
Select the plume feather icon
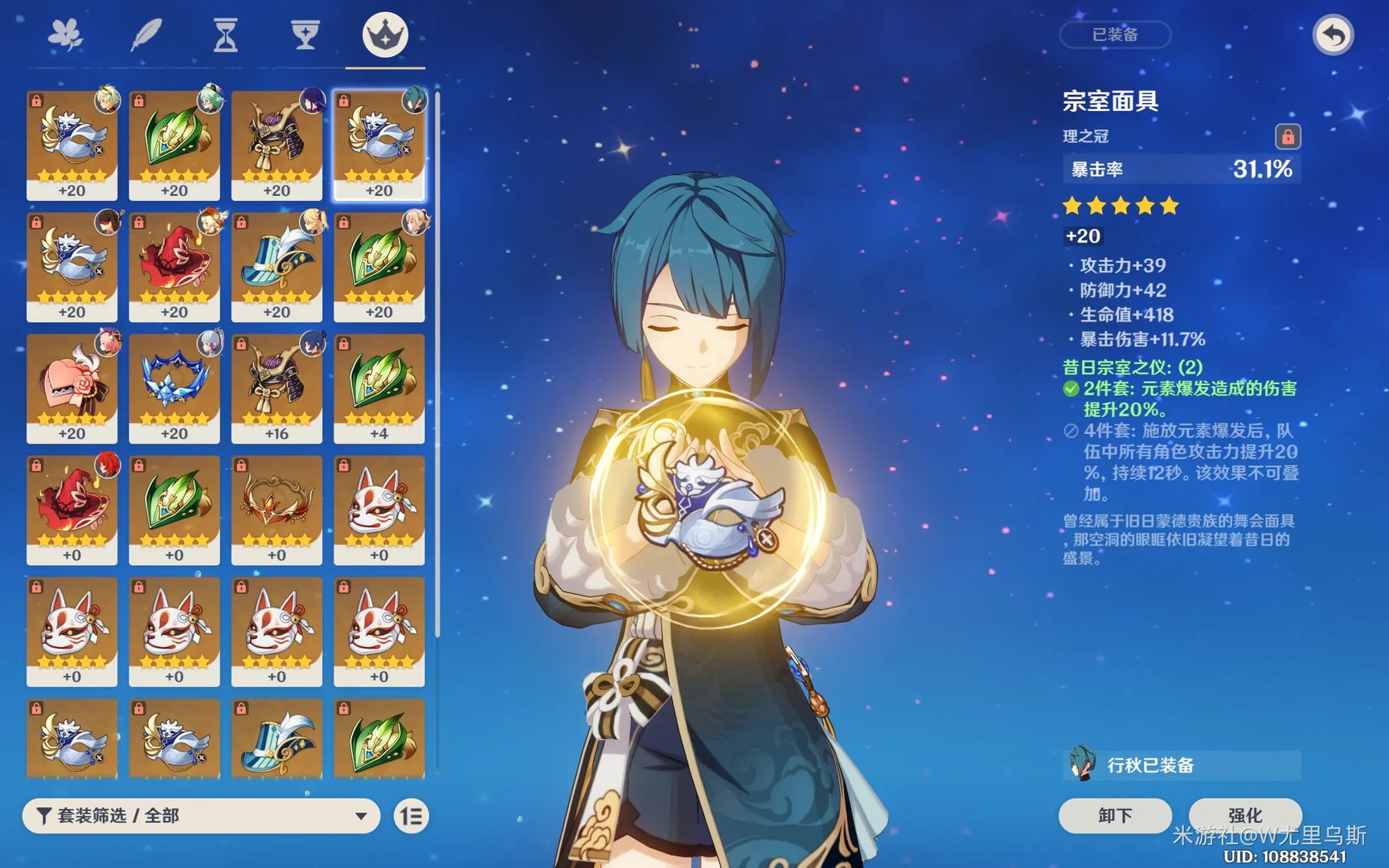[x=145, y=34]
